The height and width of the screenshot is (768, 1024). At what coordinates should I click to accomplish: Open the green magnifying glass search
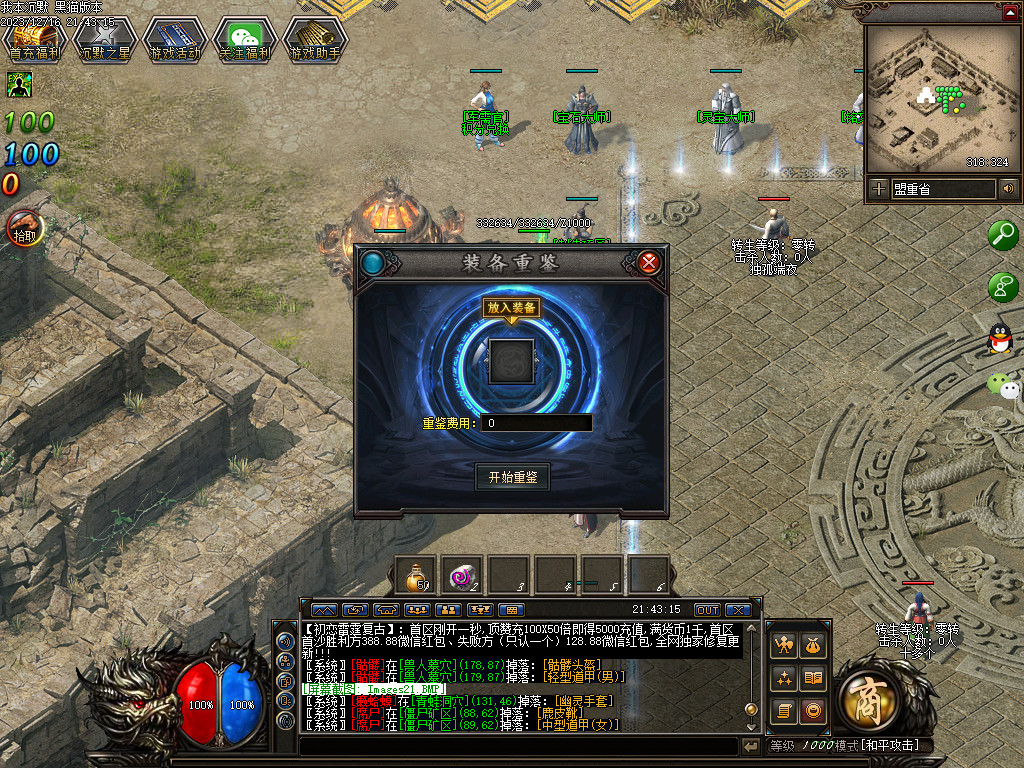point(1002,236)
